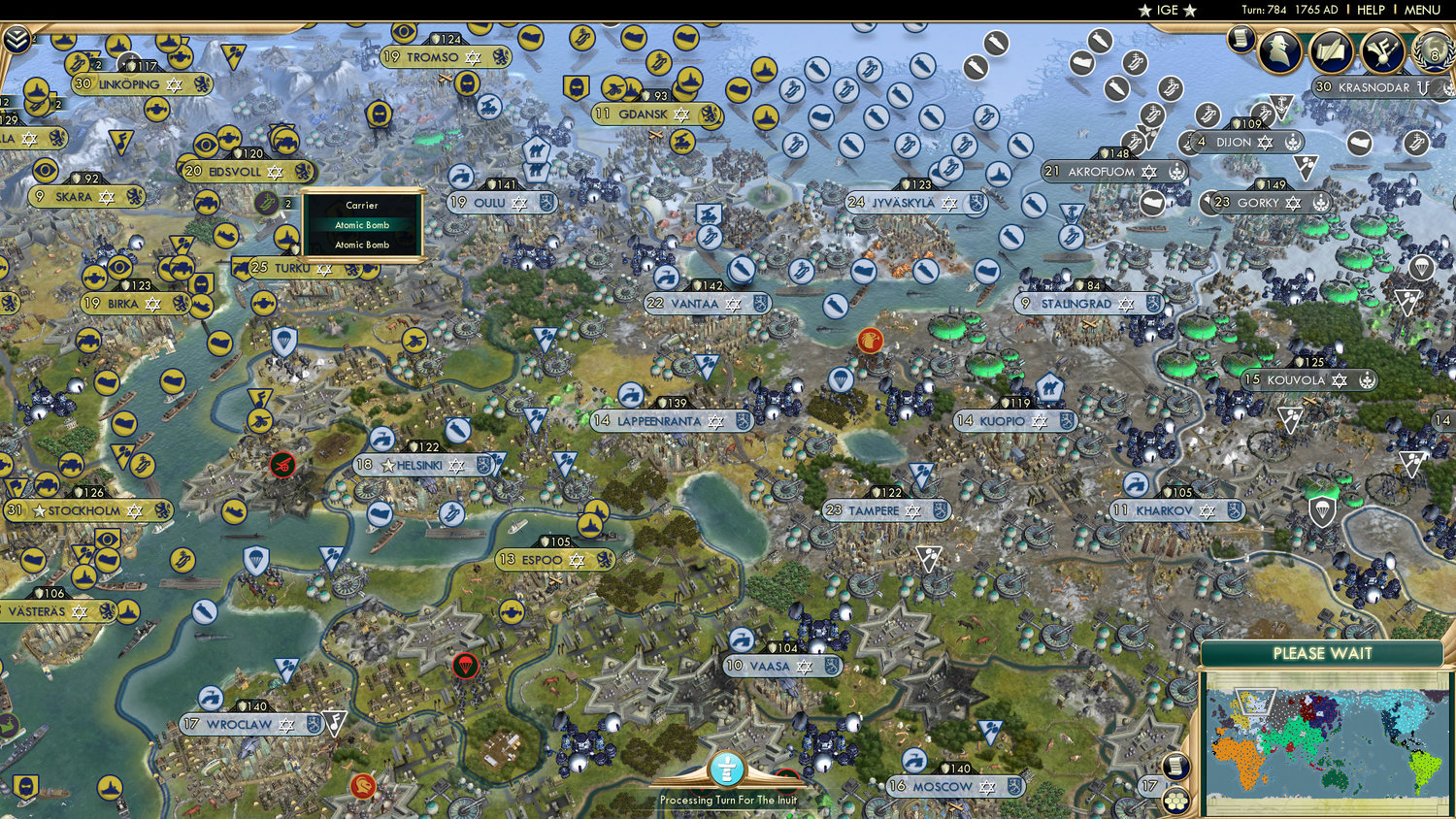Select the red nuke target marker near Helsinki
Image resolution: width=1456 pixels, height=819 pixels.
click(281, 465)
